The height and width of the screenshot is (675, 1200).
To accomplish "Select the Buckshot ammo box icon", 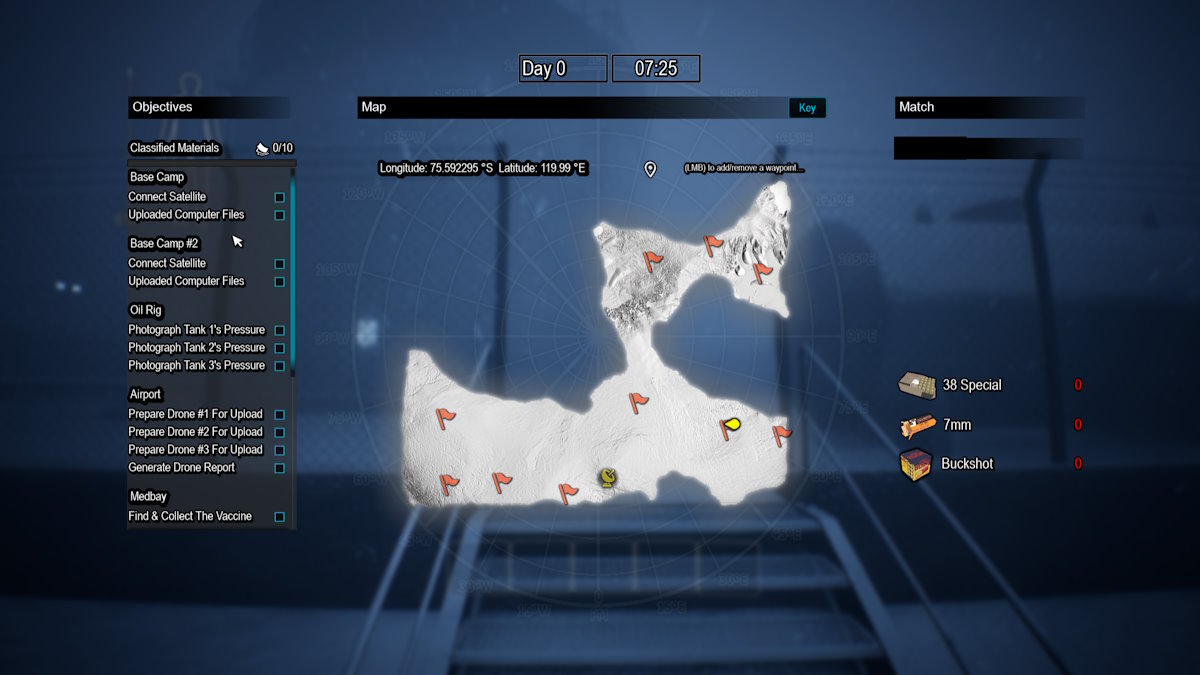I will 916,464.
